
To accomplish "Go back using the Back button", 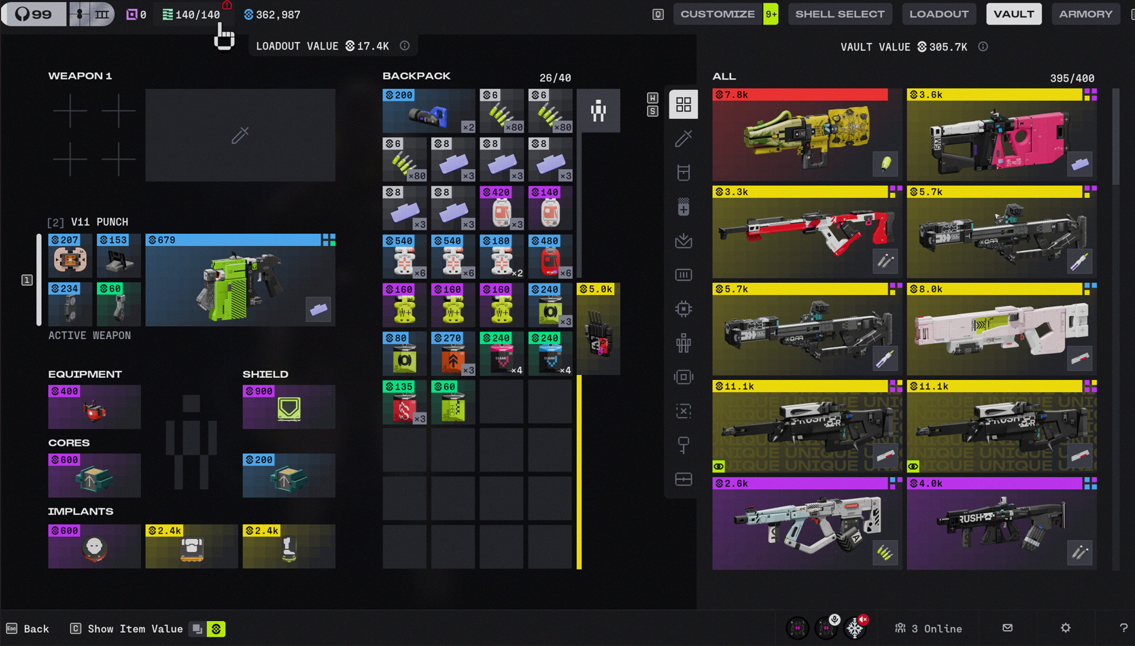I will [x=28, y=629].
